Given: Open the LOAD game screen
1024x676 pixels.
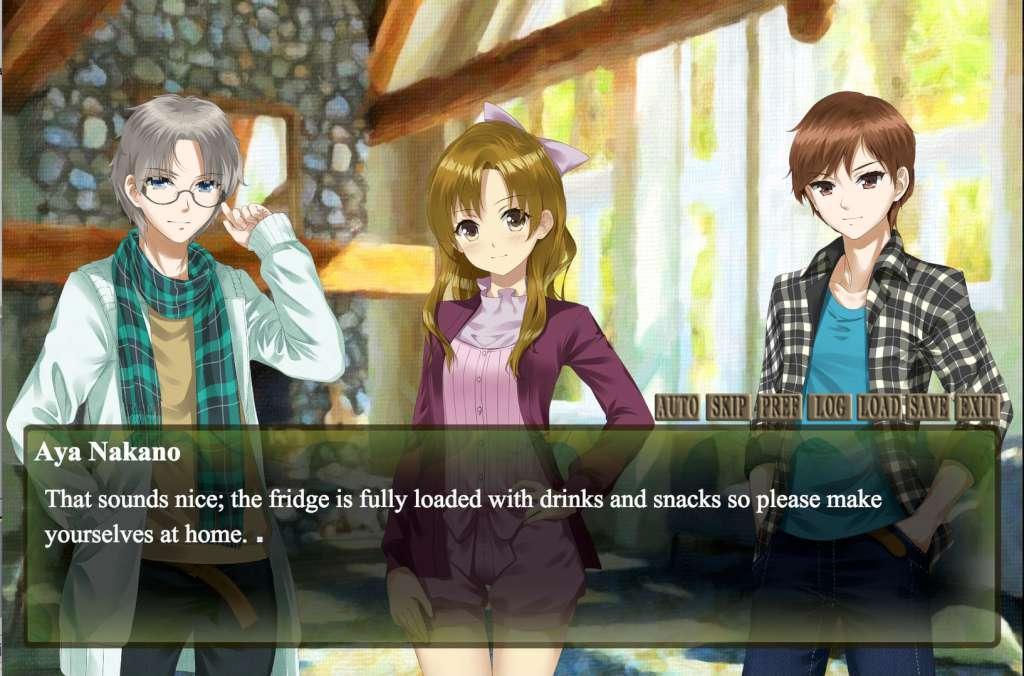Looking at the screenshot, I should (880, 407).
